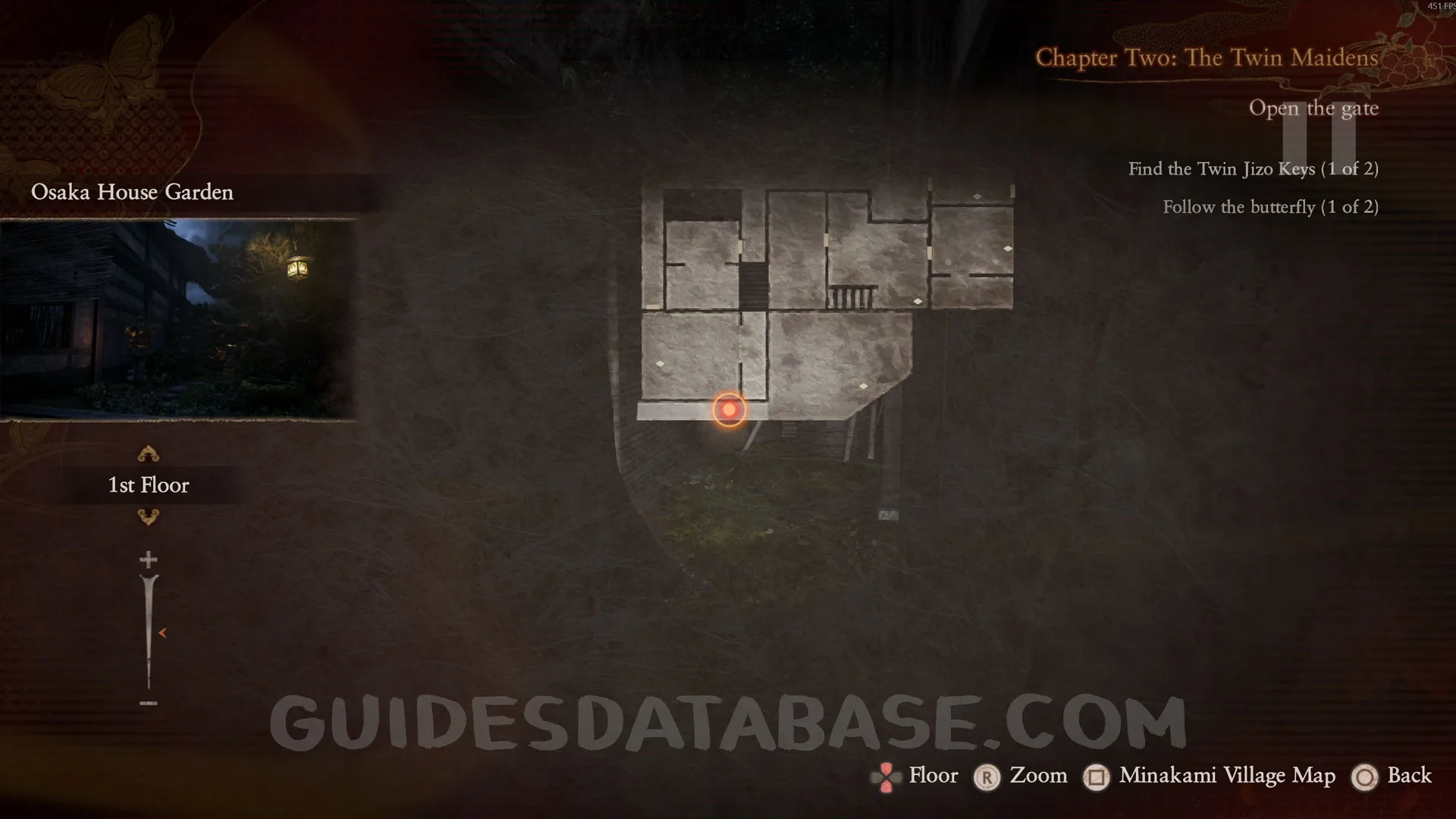
Task: Zoom in with the plus sign
Action: coord(149,560)
